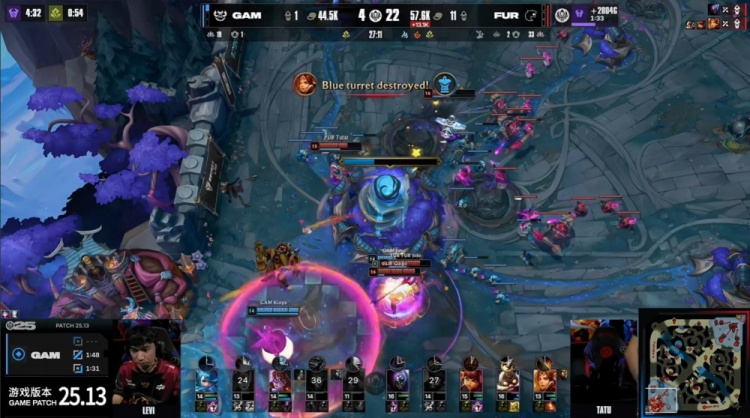Select the blue-haired champion portrait
Screen dimensions: 750x418
(x=204, y=381)
